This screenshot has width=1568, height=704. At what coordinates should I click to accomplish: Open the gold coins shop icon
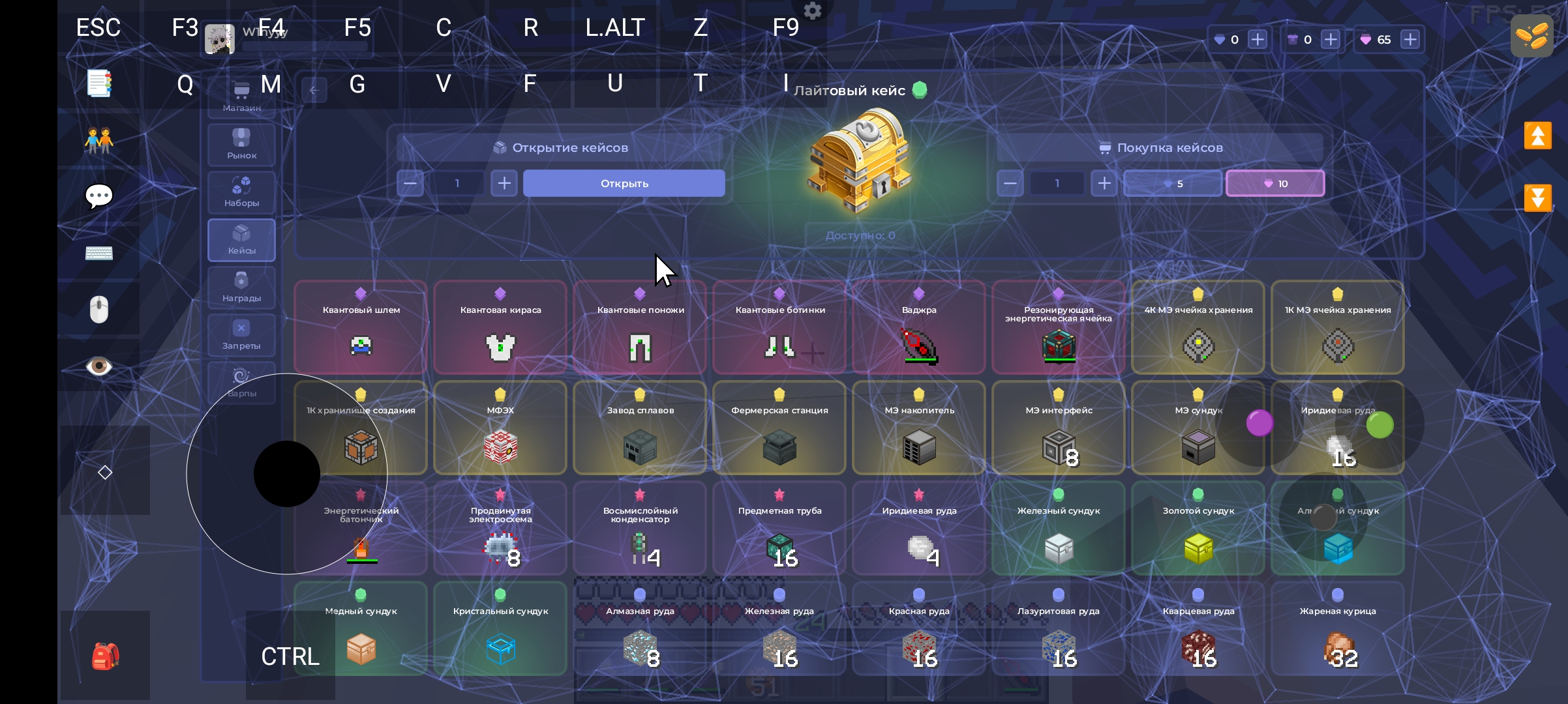point(1532,36)
